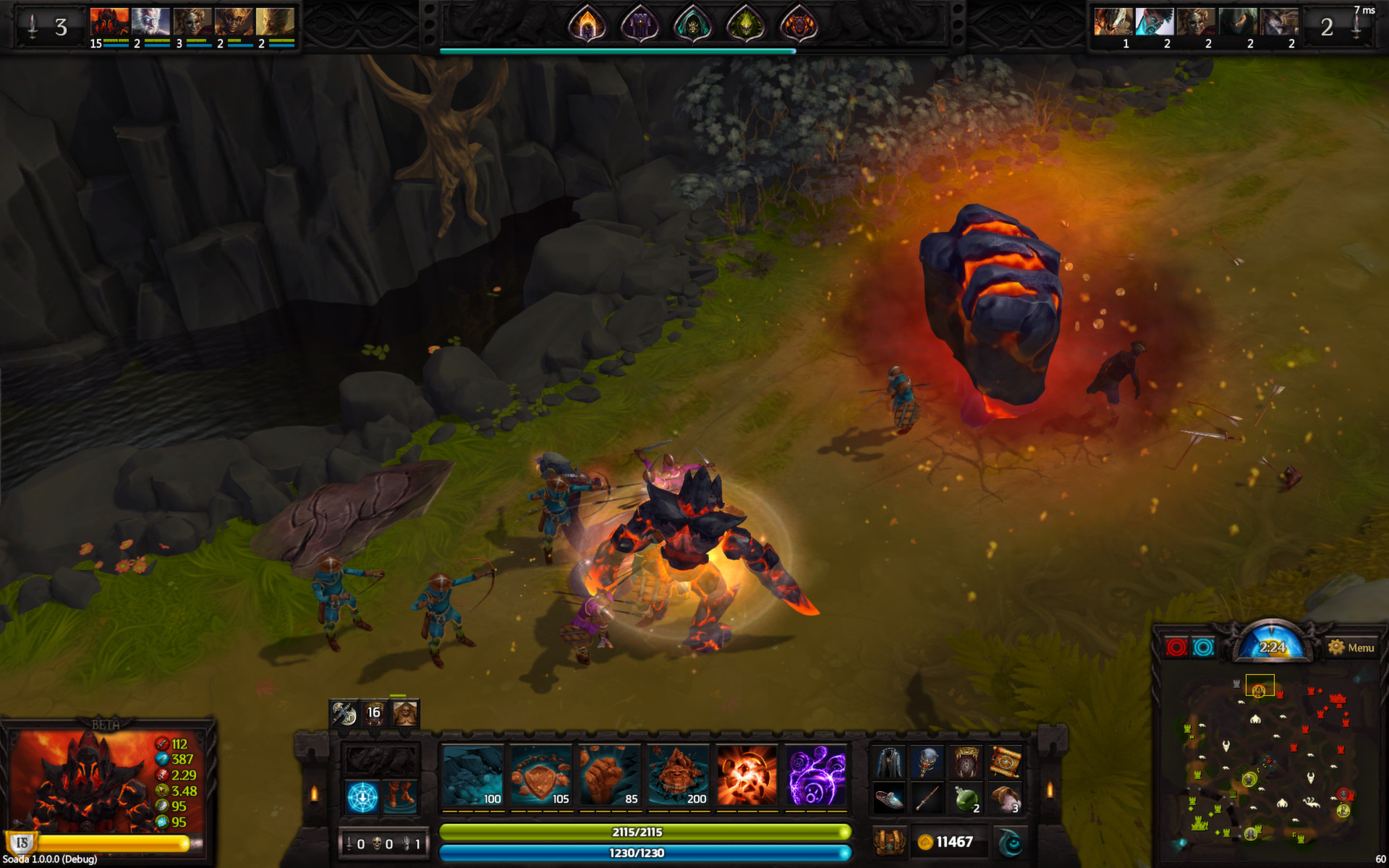Click the red ping target button
The image size is (1389, 868).
tap(1176, 647)
